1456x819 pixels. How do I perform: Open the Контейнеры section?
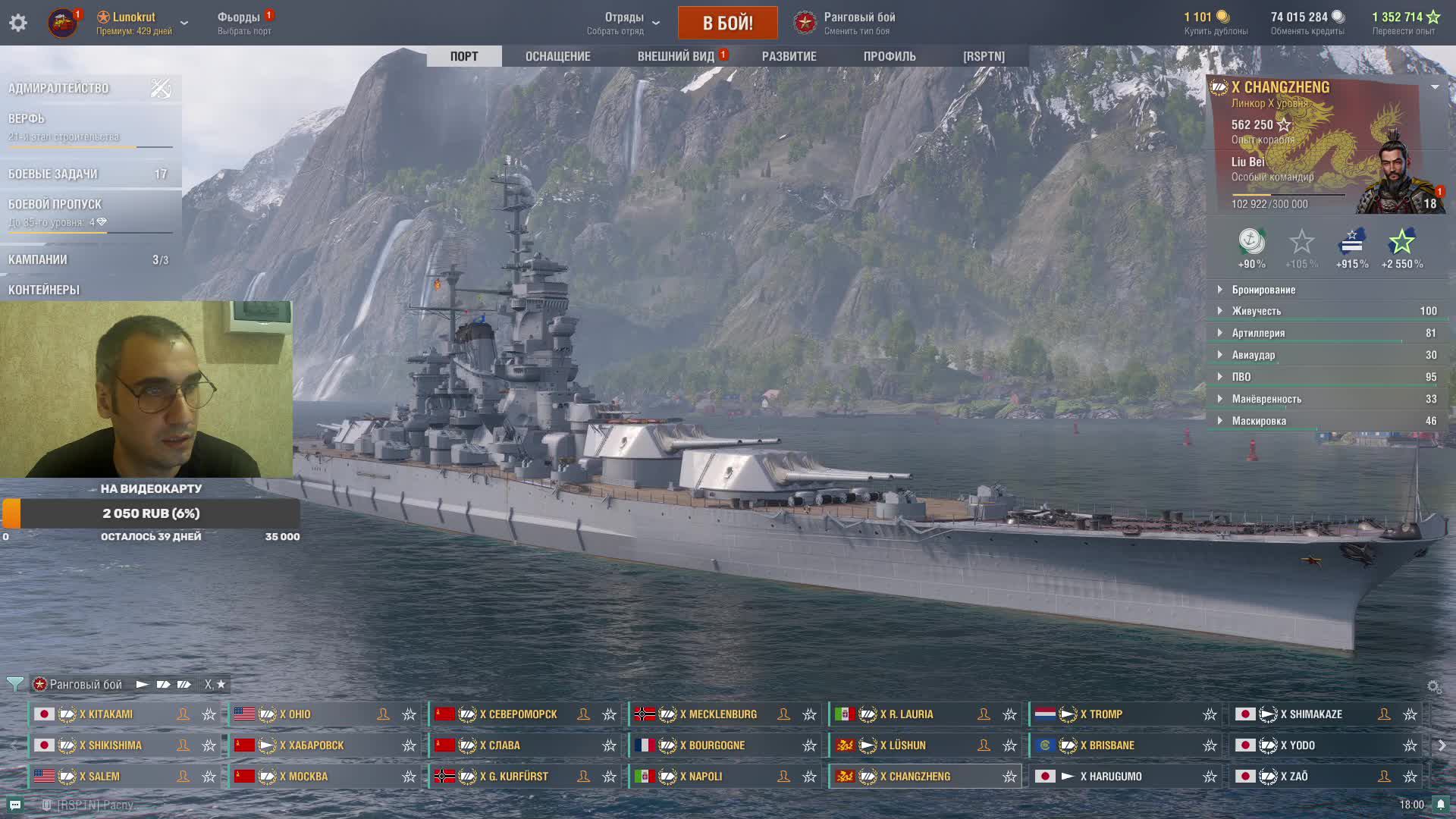pyautogui.click(x=44, y=290)
